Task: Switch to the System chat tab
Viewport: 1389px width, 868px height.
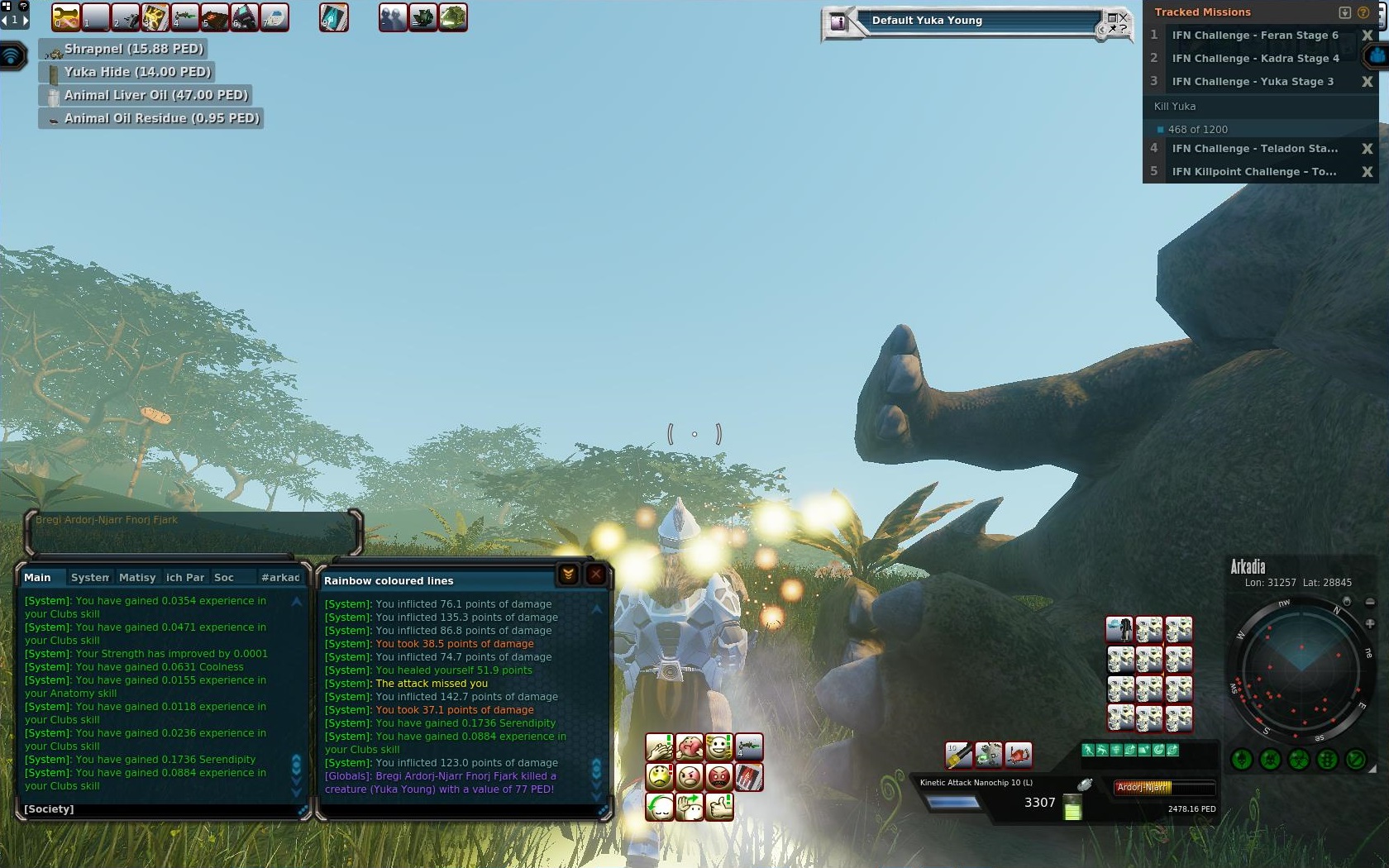Action: [x=89, y=577]
